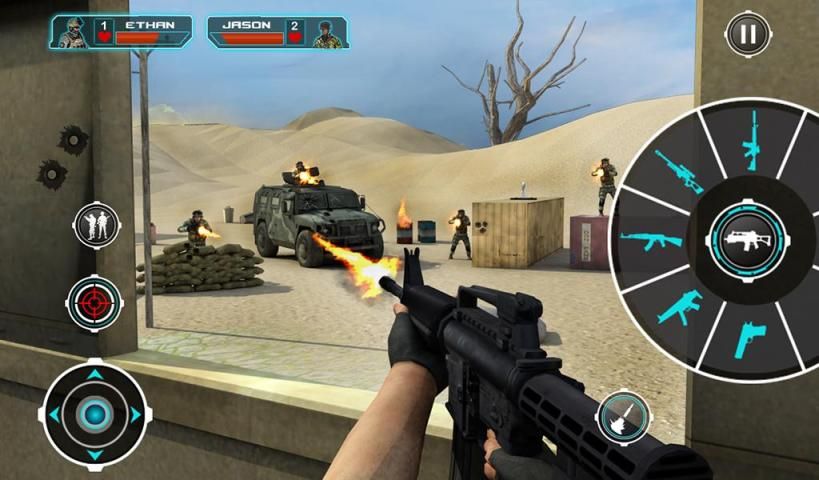The image size is (819, 480).
Task: Click the movement joystick's up arrow
Action: 95,375
